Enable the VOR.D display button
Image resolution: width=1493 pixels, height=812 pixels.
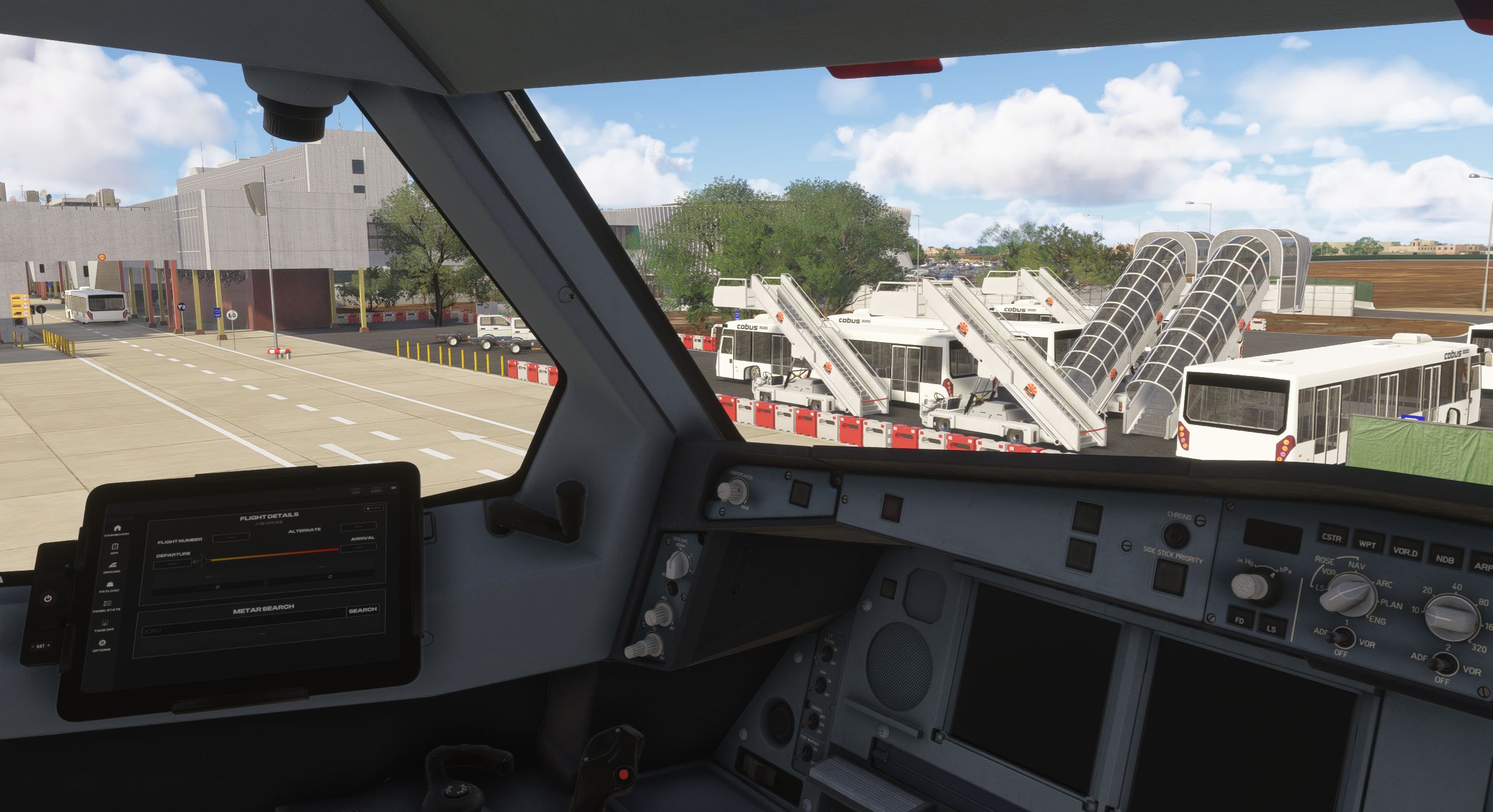(1406, 551)
